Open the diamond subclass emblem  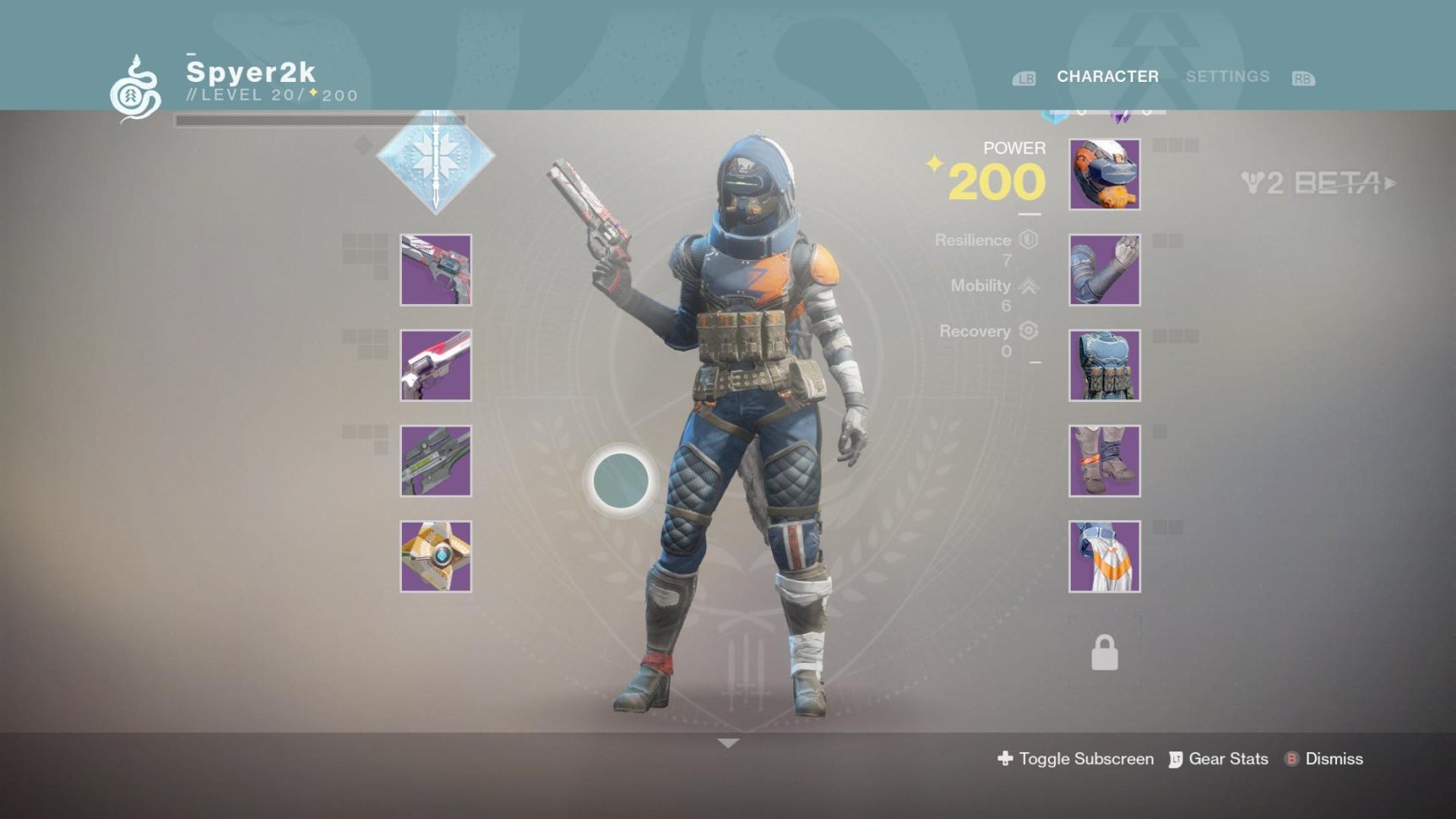[436, 158]
